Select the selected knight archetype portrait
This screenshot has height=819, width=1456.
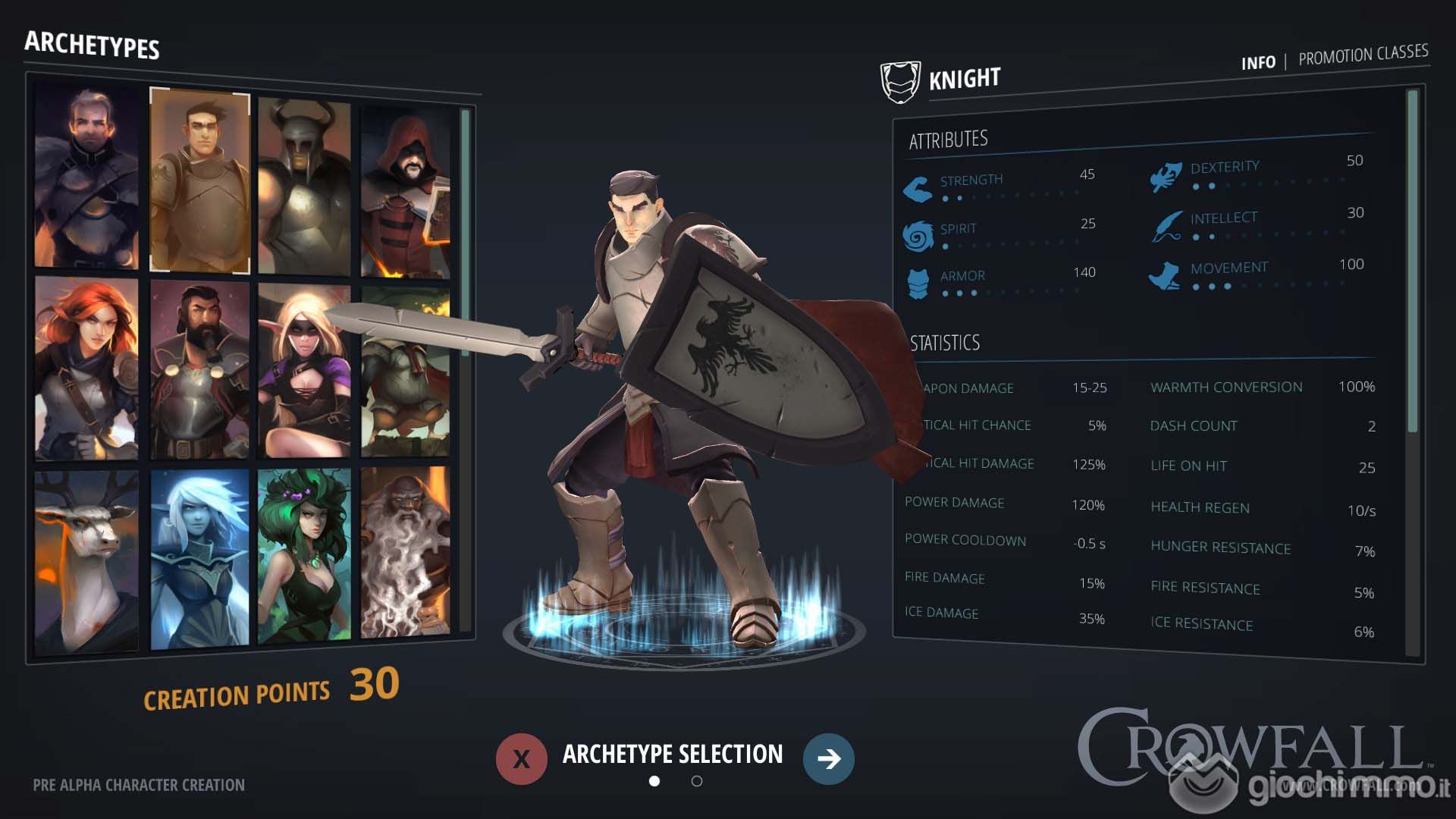click(x=199, y=180)
